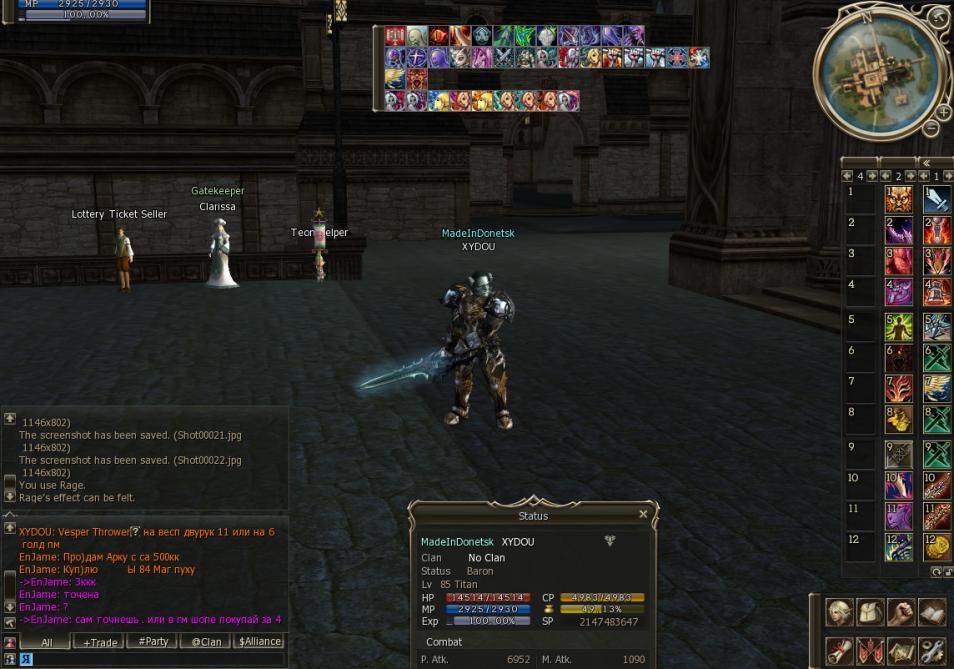Screen dimensions: 954x669
Task: Open the inventory bag icon
Action: pyautogui.click(x=870, y=612)
